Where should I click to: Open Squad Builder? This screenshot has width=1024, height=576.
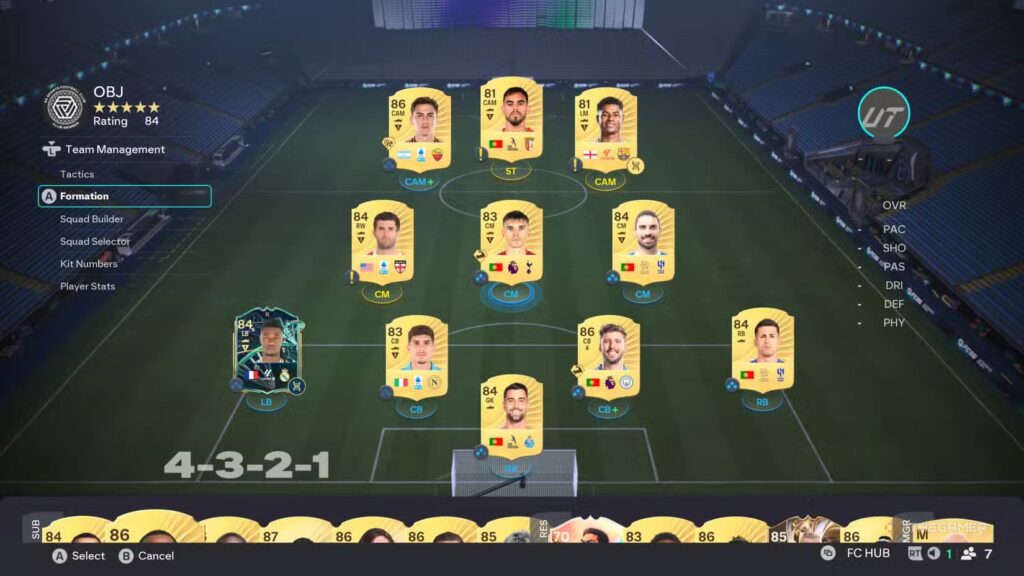[x=92, y=219]
